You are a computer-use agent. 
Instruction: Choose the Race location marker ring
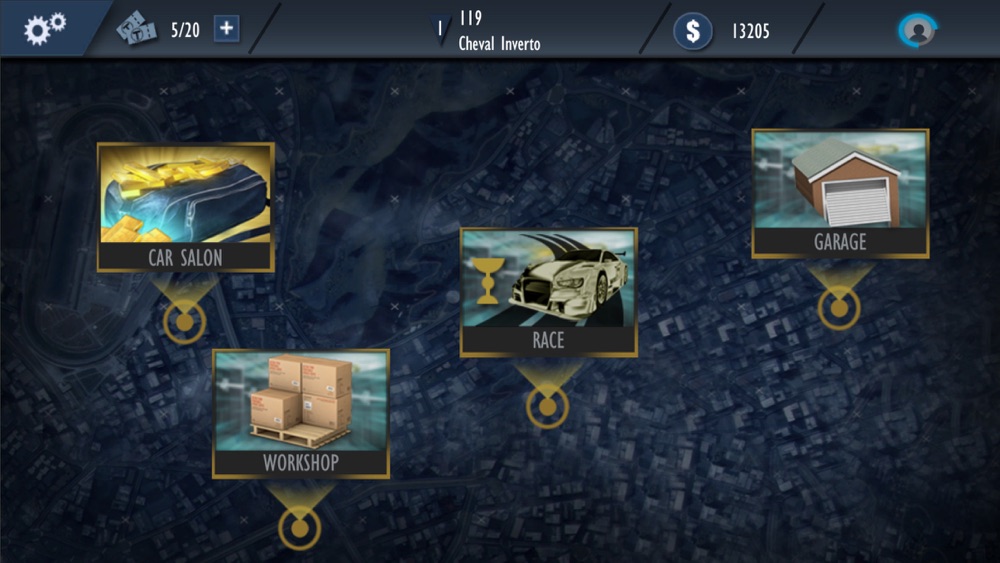(547, 407)
